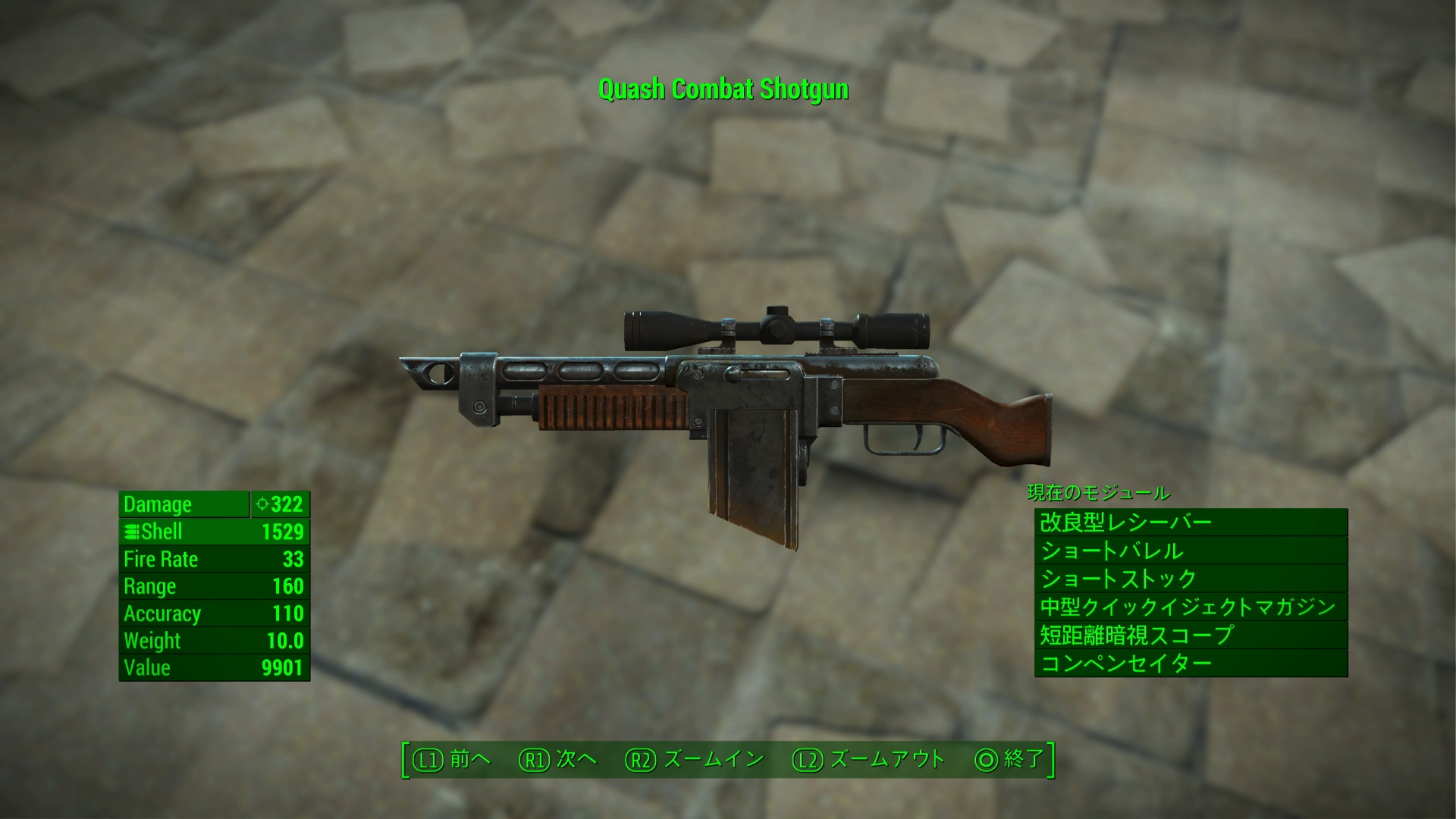Choose the ショートバレル module row
The image size is (1456, 819).
[1191, 551]
